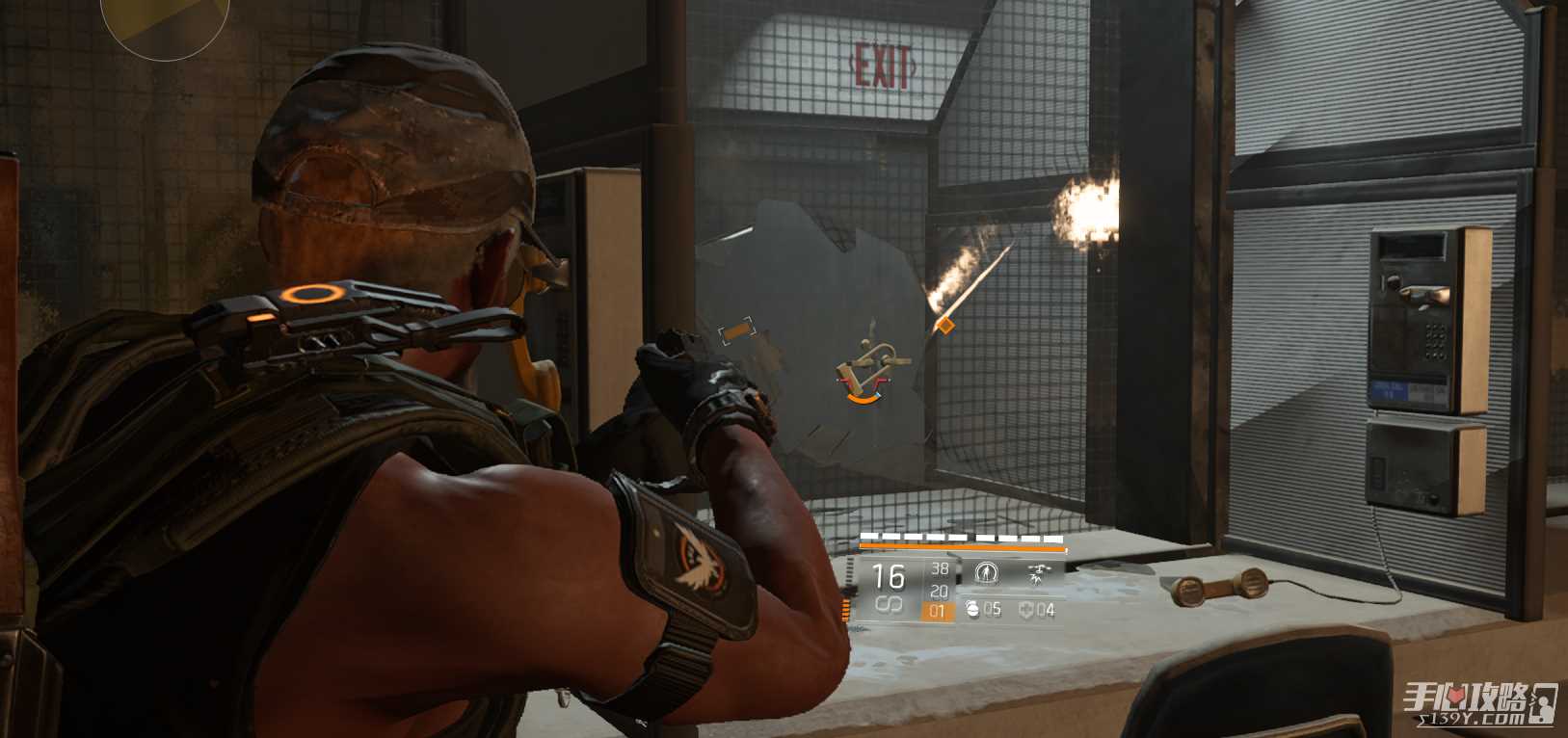Deploy the drone skill
The width and height of the screenshot is (1568, 738).
coord(1038,575)
